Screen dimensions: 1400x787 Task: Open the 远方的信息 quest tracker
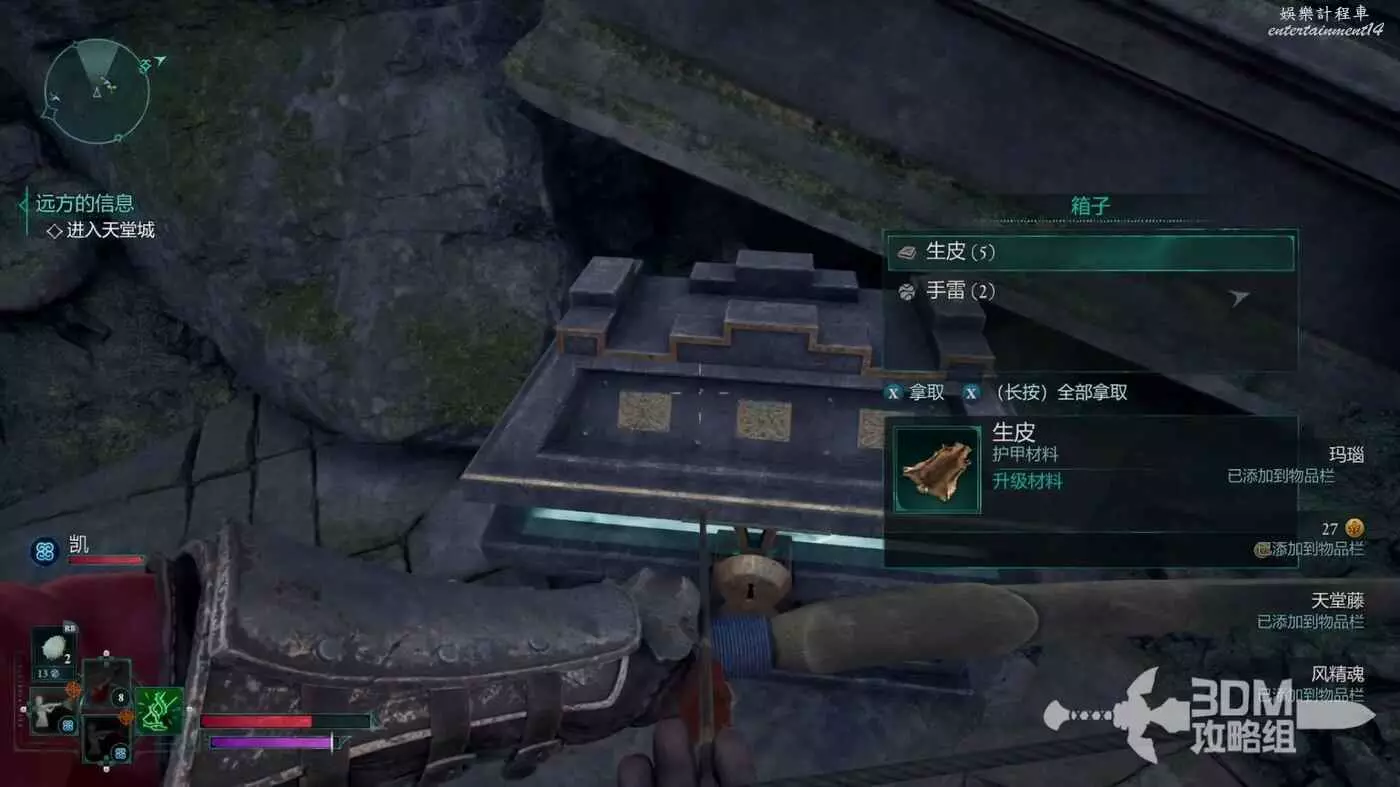pos(84,204)
